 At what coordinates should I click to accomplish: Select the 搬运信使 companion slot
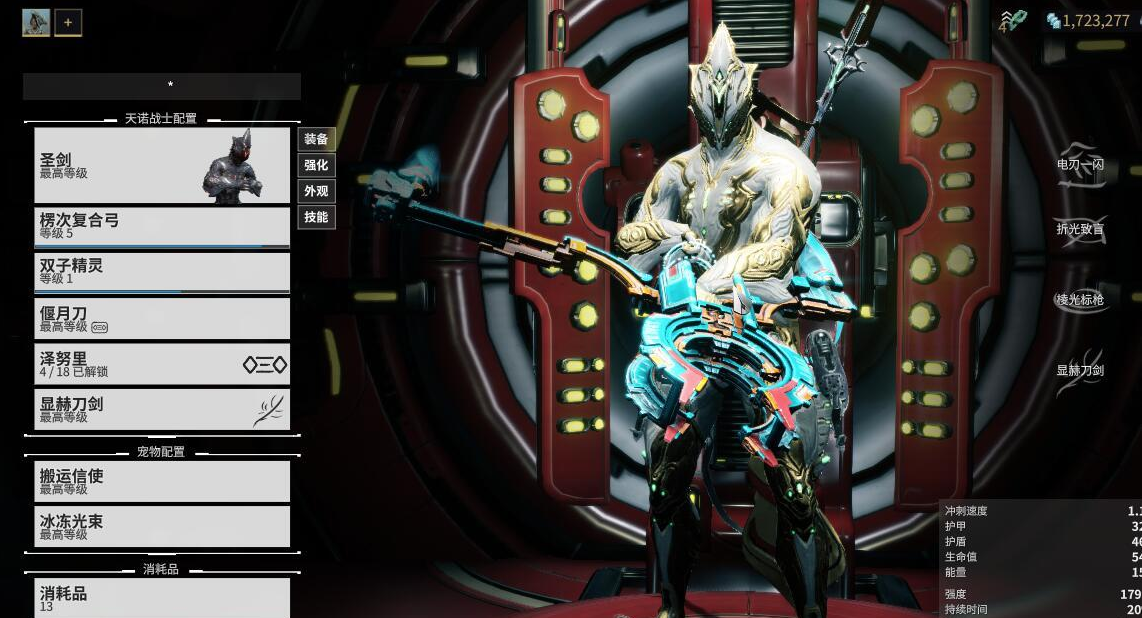coord(161,481)
